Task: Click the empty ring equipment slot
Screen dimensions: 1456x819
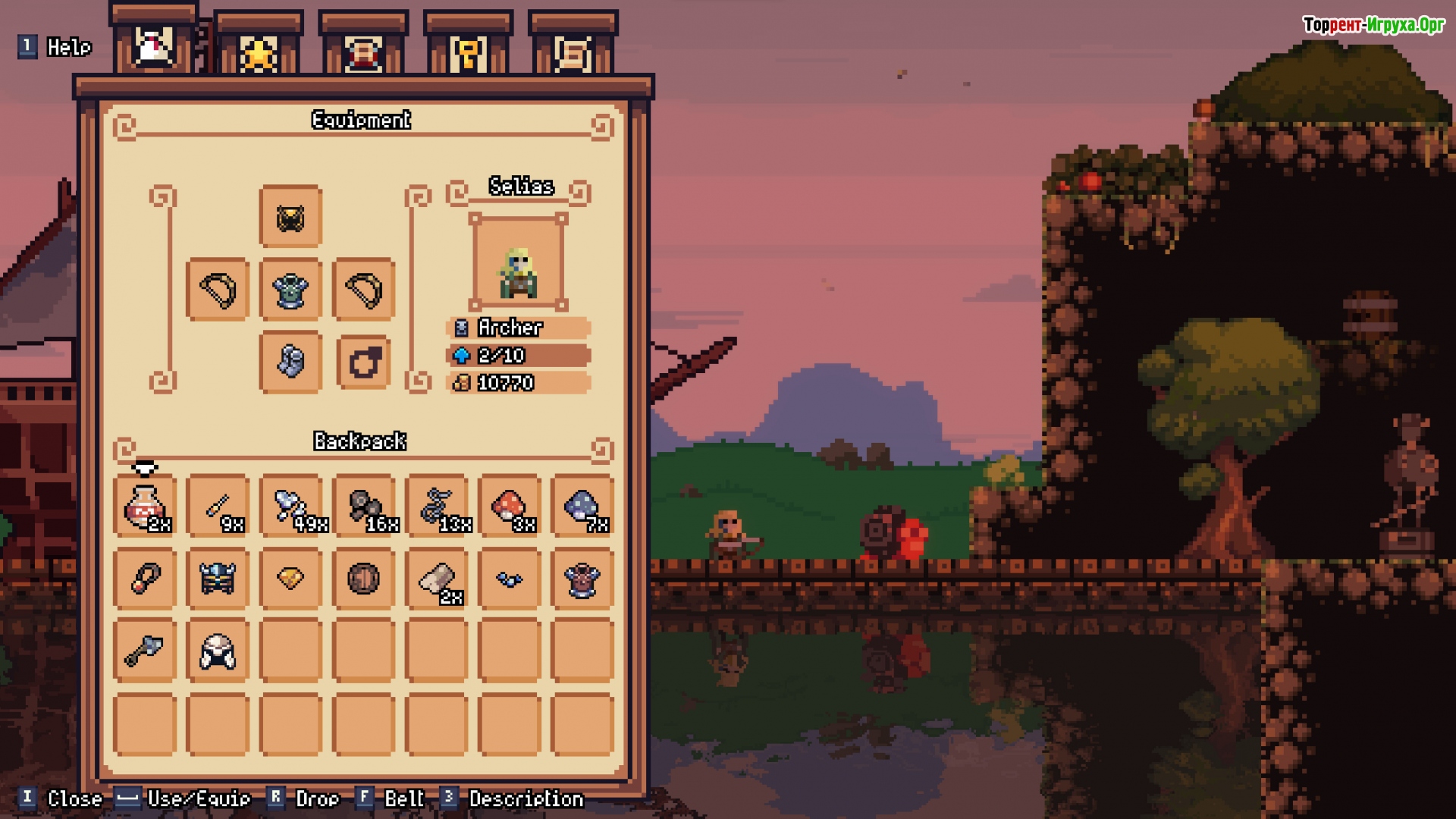Action: (364, 362)
